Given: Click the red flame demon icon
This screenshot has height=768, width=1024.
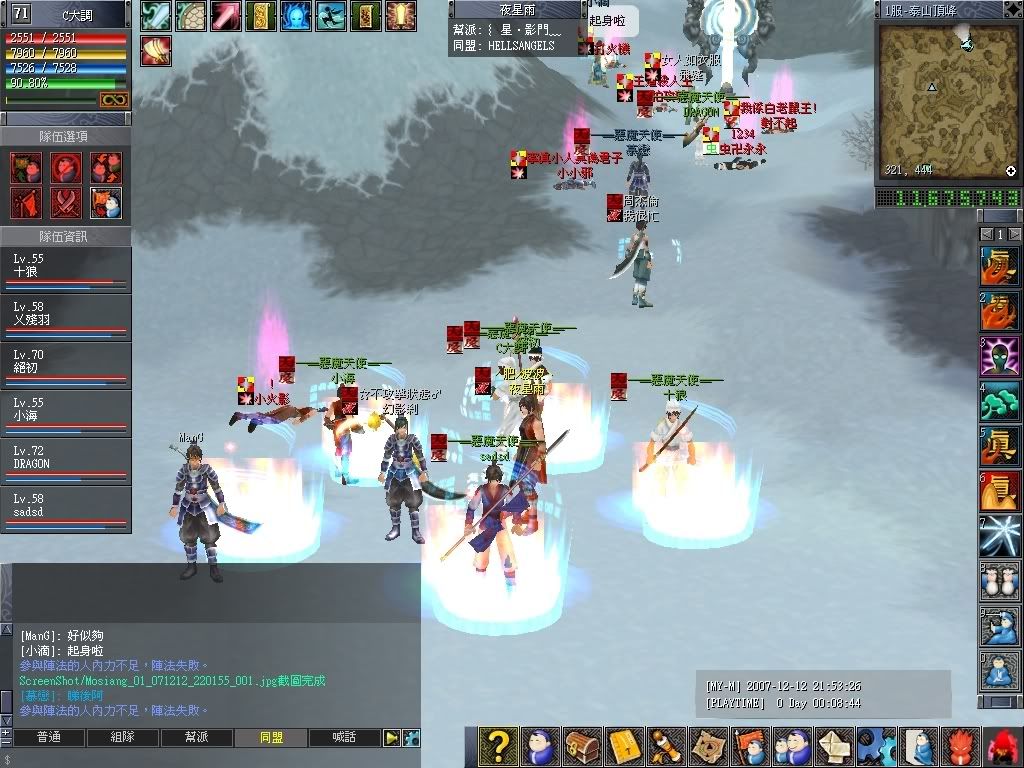Looking at the screenshot, I should pyautogui.click(x=961, y=747).
